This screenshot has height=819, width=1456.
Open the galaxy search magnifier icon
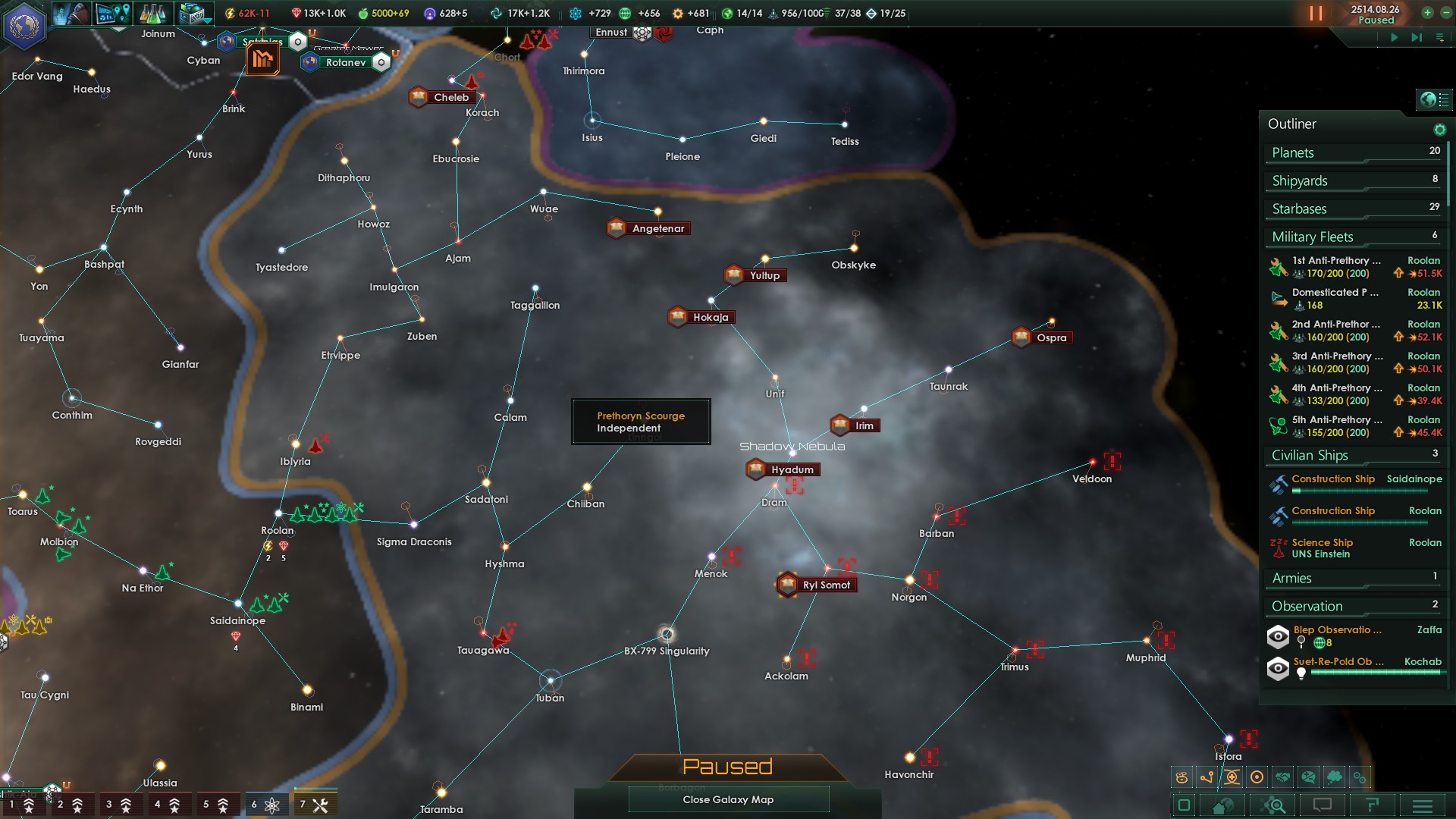click(x=1274, y=805)
